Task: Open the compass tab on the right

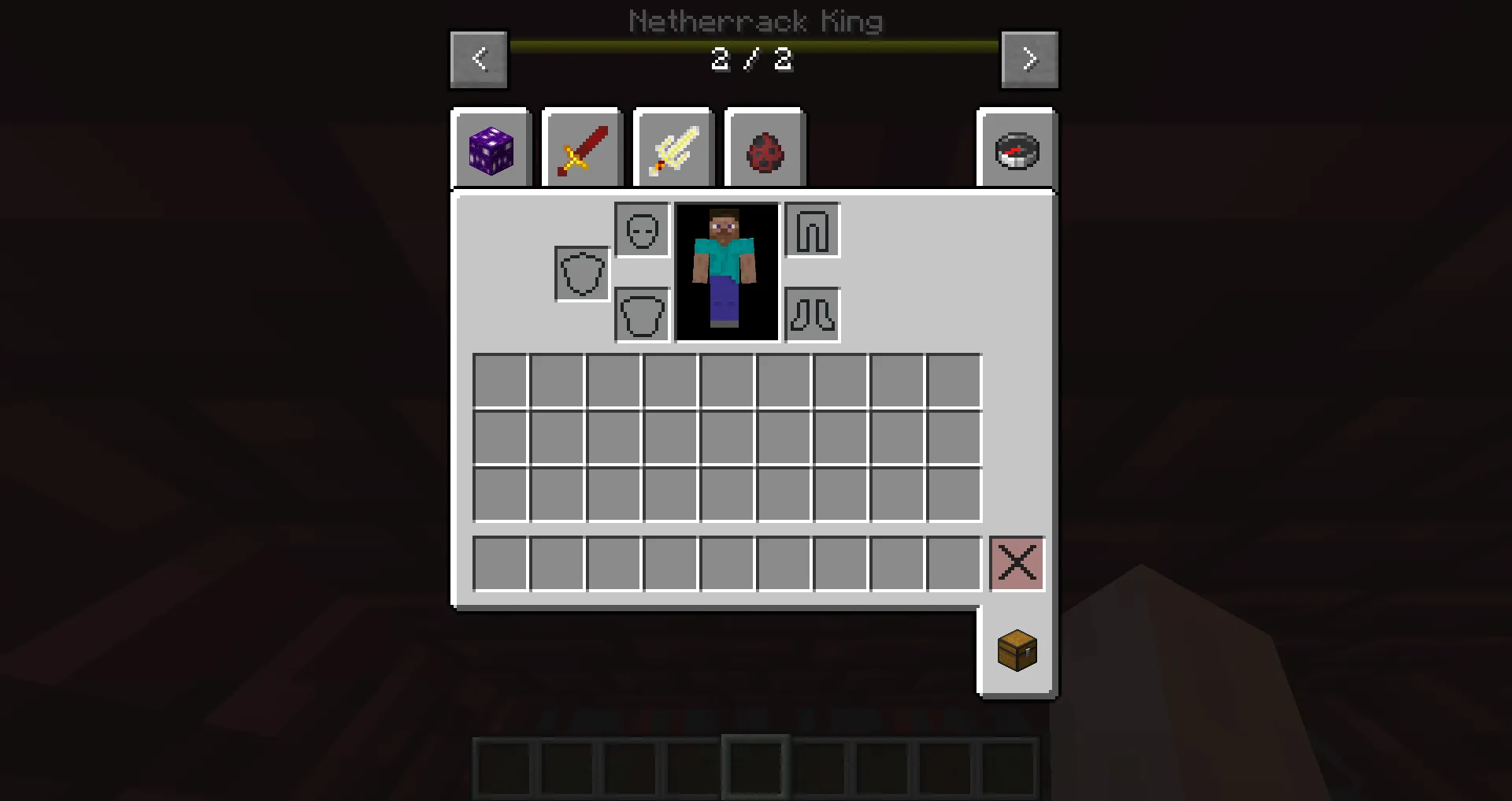Action: coord(1015,150)
